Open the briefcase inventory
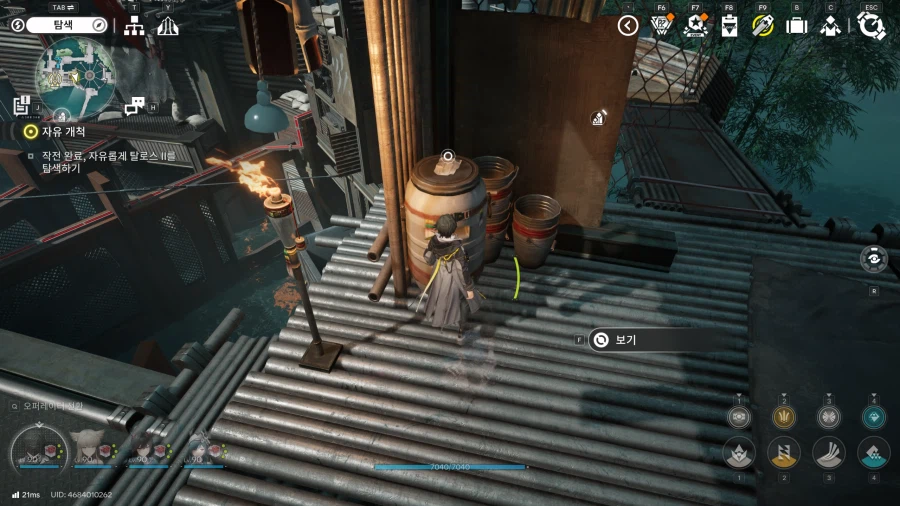The image size is (900, 506). (x=796, y=25)
